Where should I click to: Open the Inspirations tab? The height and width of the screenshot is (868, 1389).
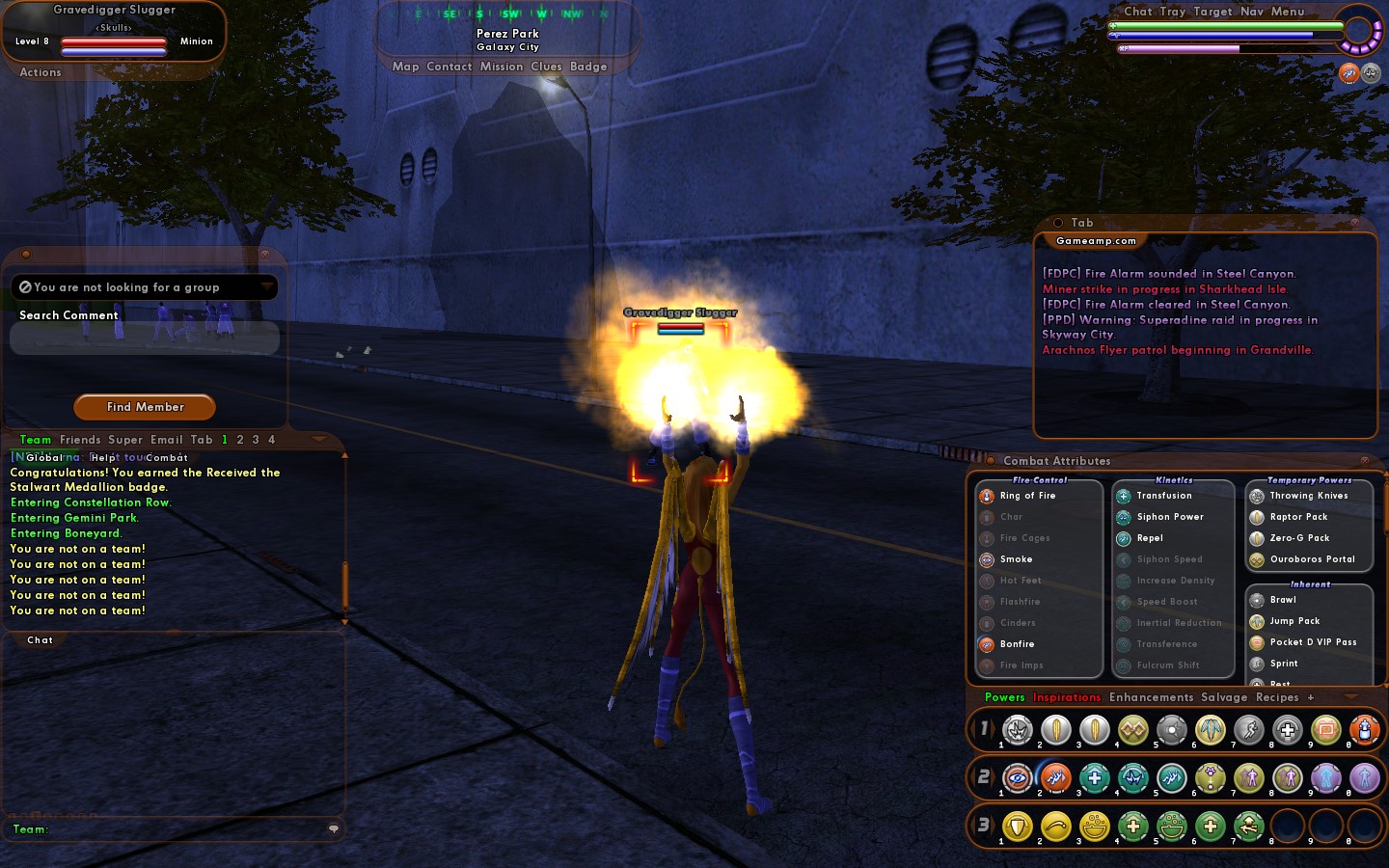coord(1066,697)
